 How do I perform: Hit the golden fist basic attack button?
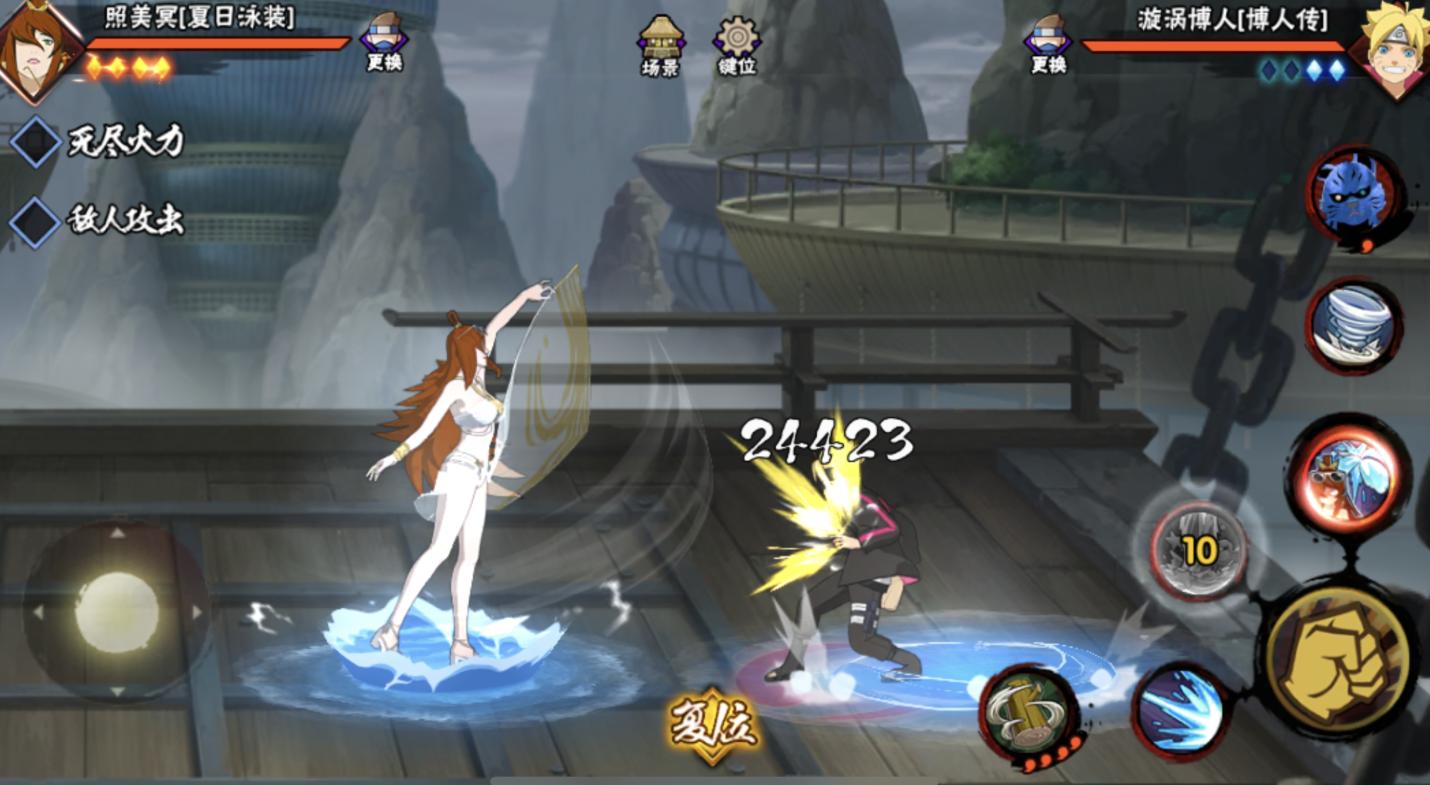(1336, 659)
